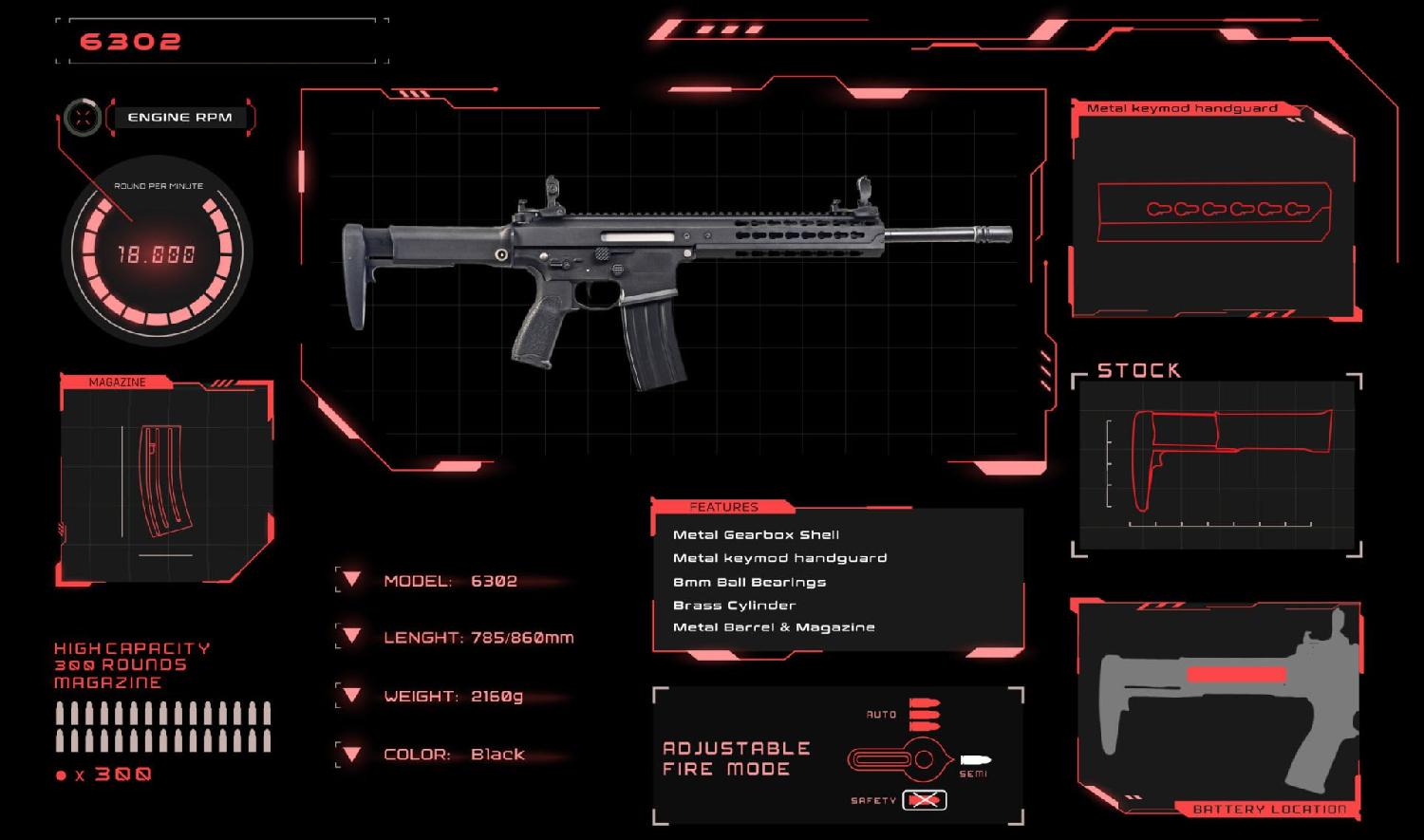Activate the Safety fire mode icon
This screenshot has width=1424, height=840.
[924, 800]
